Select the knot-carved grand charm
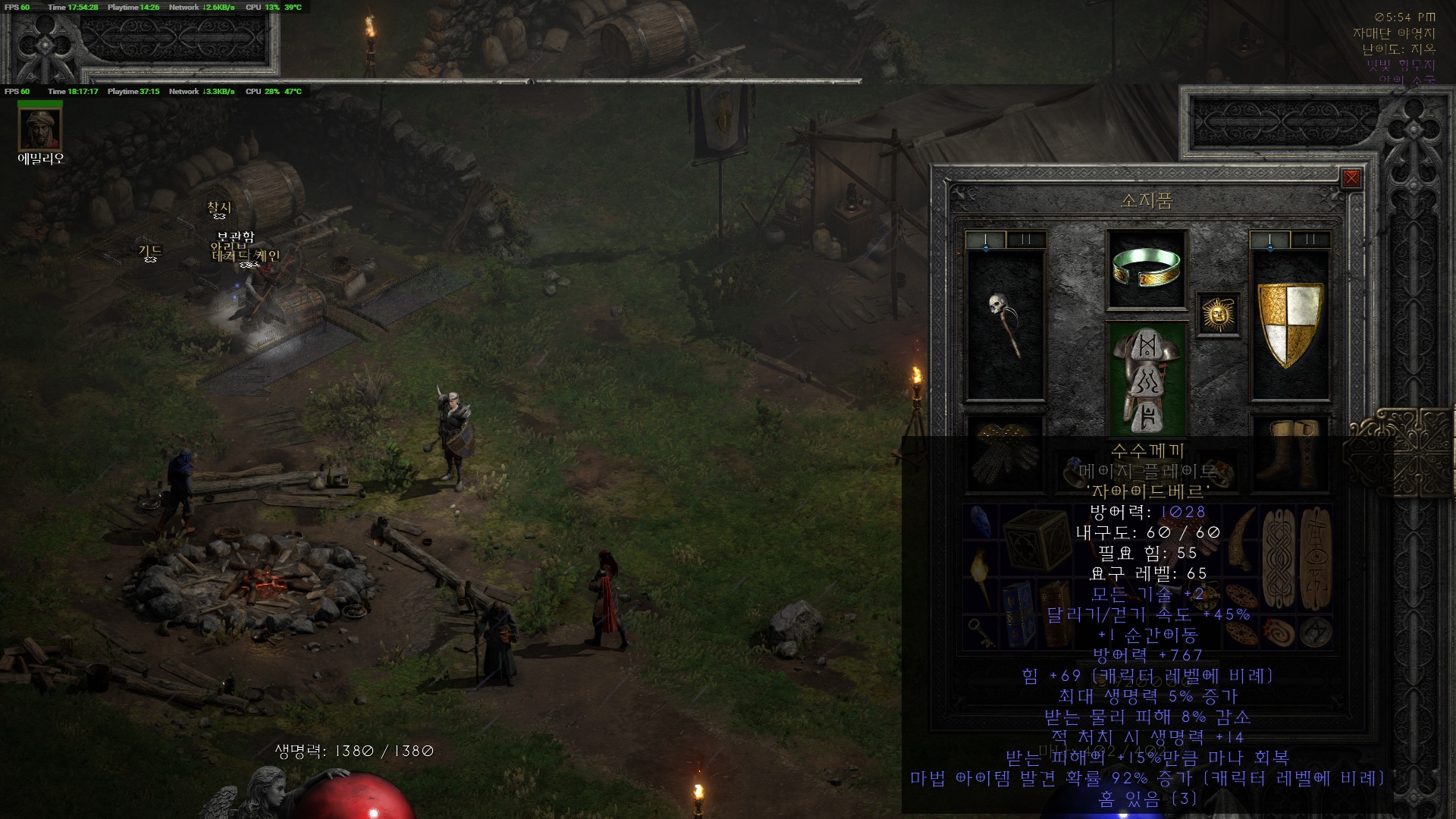This screenshot has height=819, width=1456. pos(1279,558)
